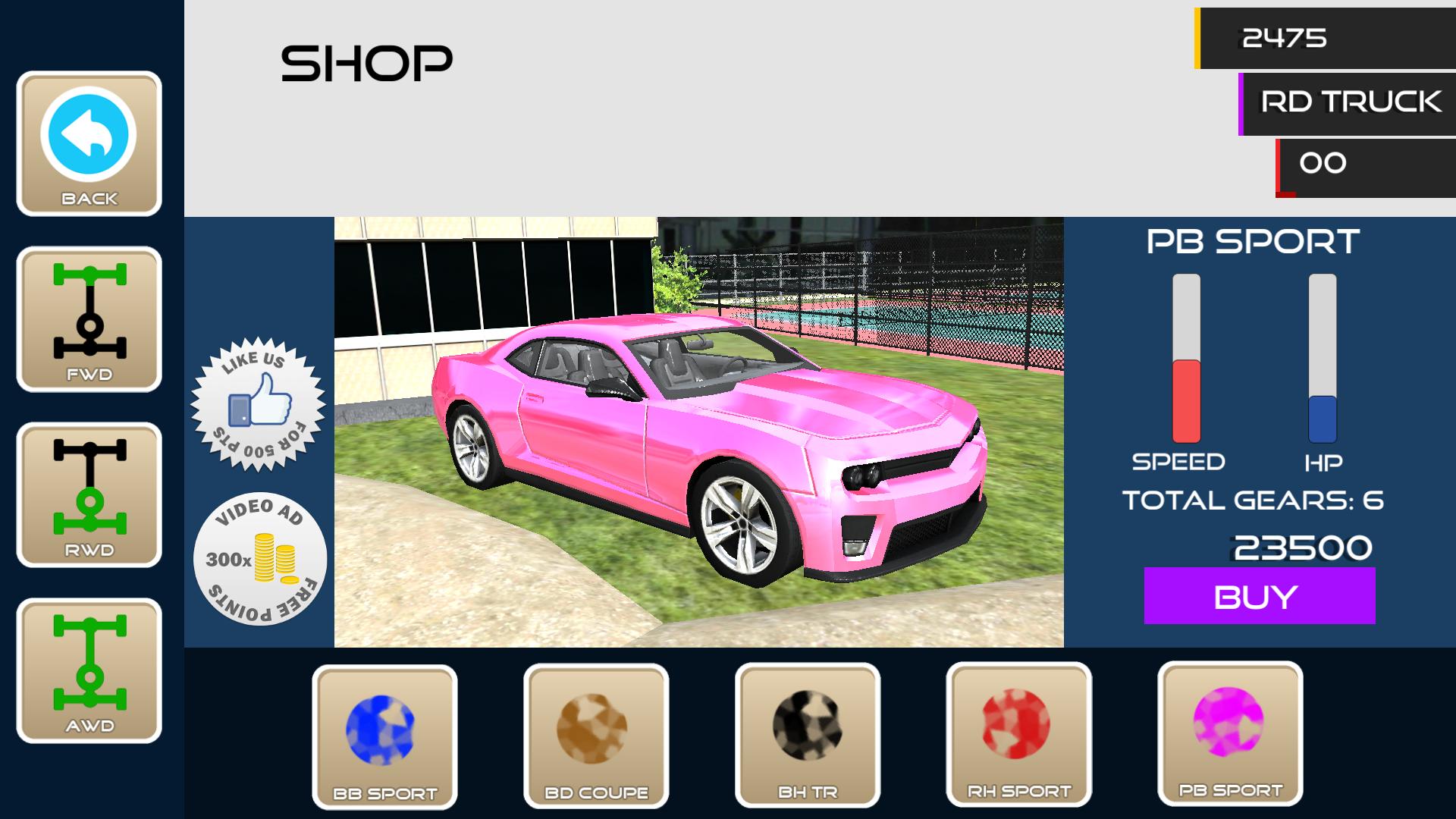Image resolution: width=1456 pixels, height=819 pixels.
Task: Switch to the RH Sport car tab
Action: [1020, 732]
